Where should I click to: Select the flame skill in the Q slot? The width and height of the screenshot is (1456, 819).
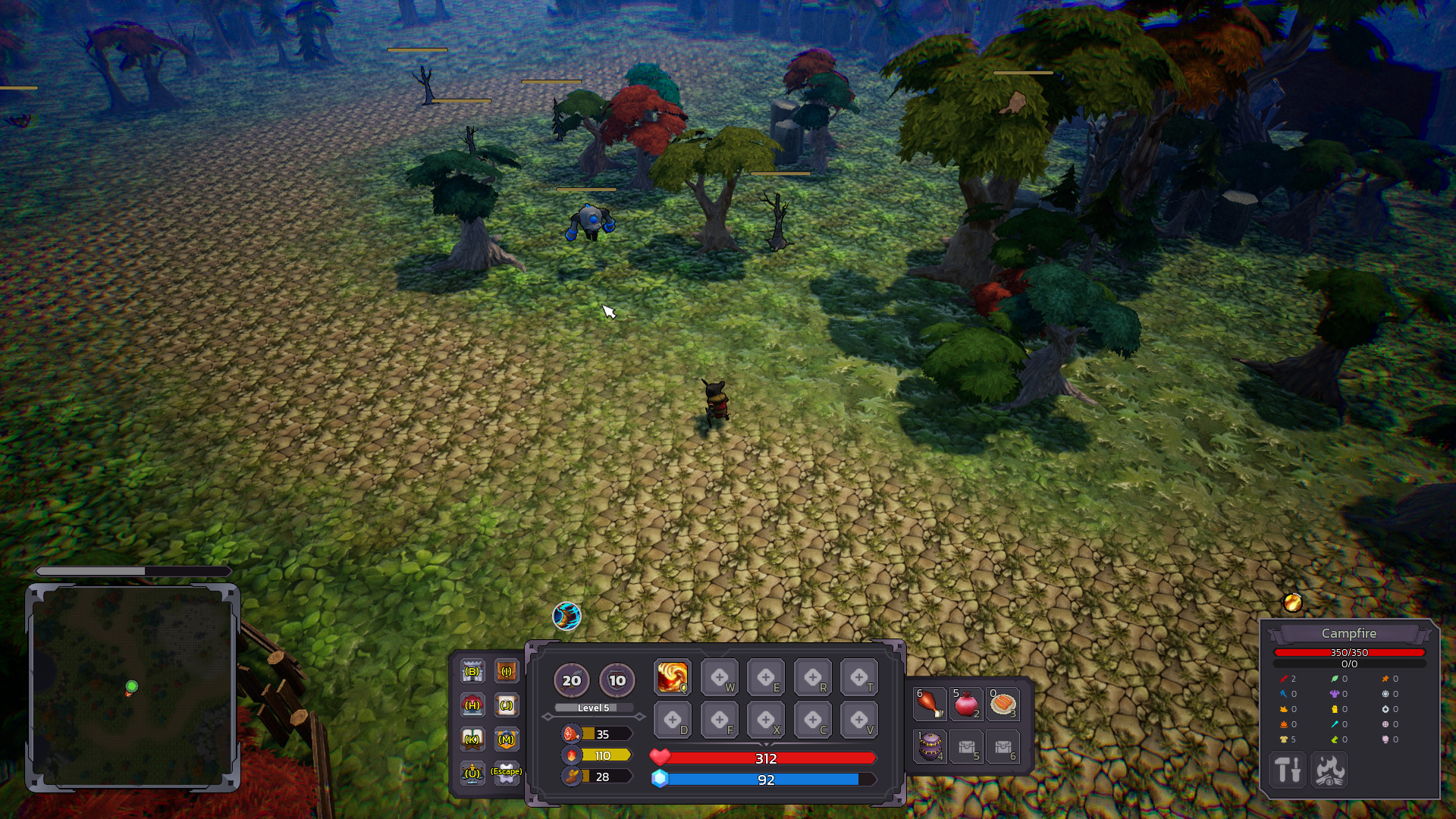[x=672, y=676]
